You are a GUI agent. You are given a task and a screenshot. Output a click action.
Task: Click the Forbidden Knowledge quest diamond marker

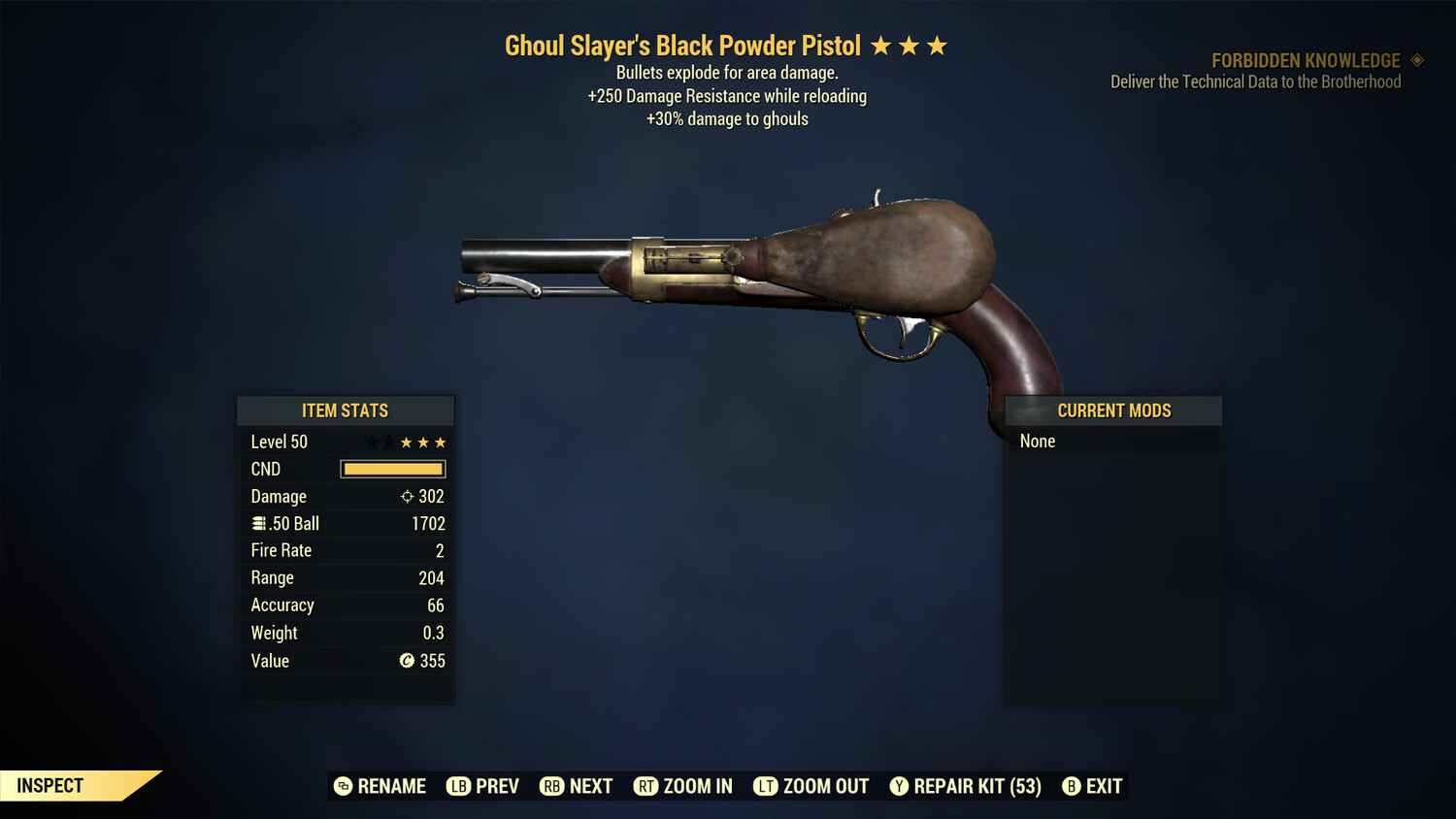click(x=1416, y=60)
